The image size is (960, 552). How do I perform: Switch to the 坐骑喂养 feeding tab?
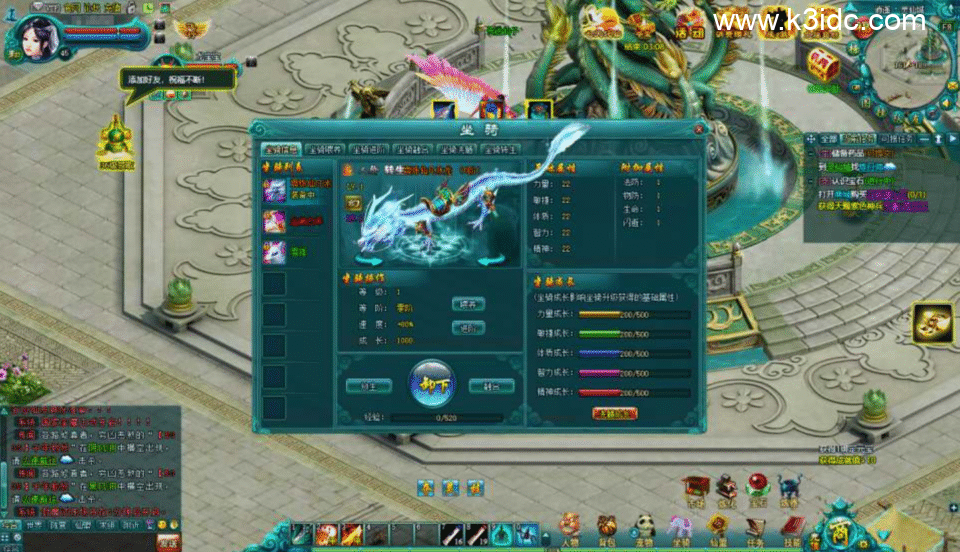325,149
